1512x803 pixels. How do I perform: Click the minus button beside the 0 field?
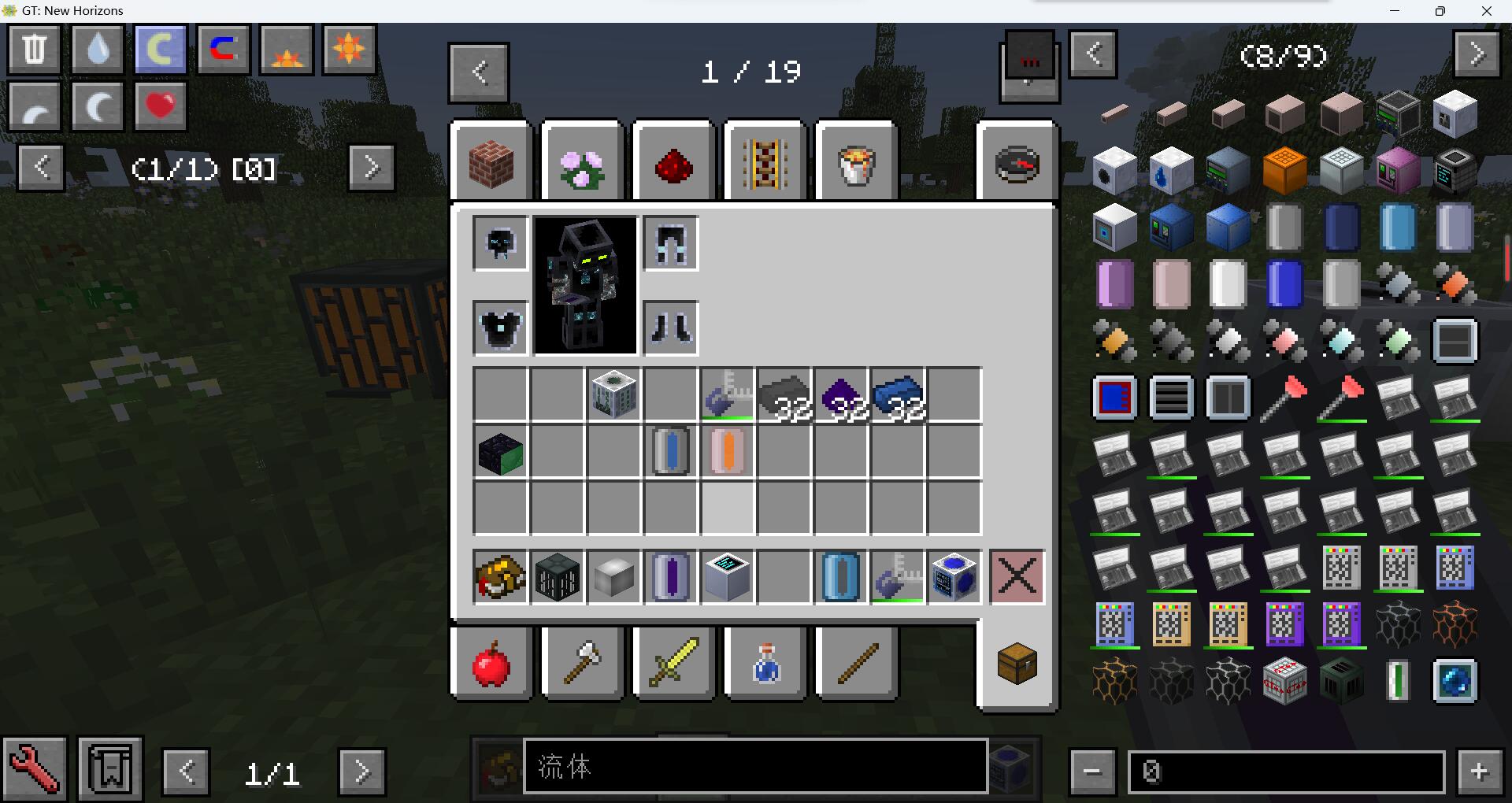coord(1091,770)
